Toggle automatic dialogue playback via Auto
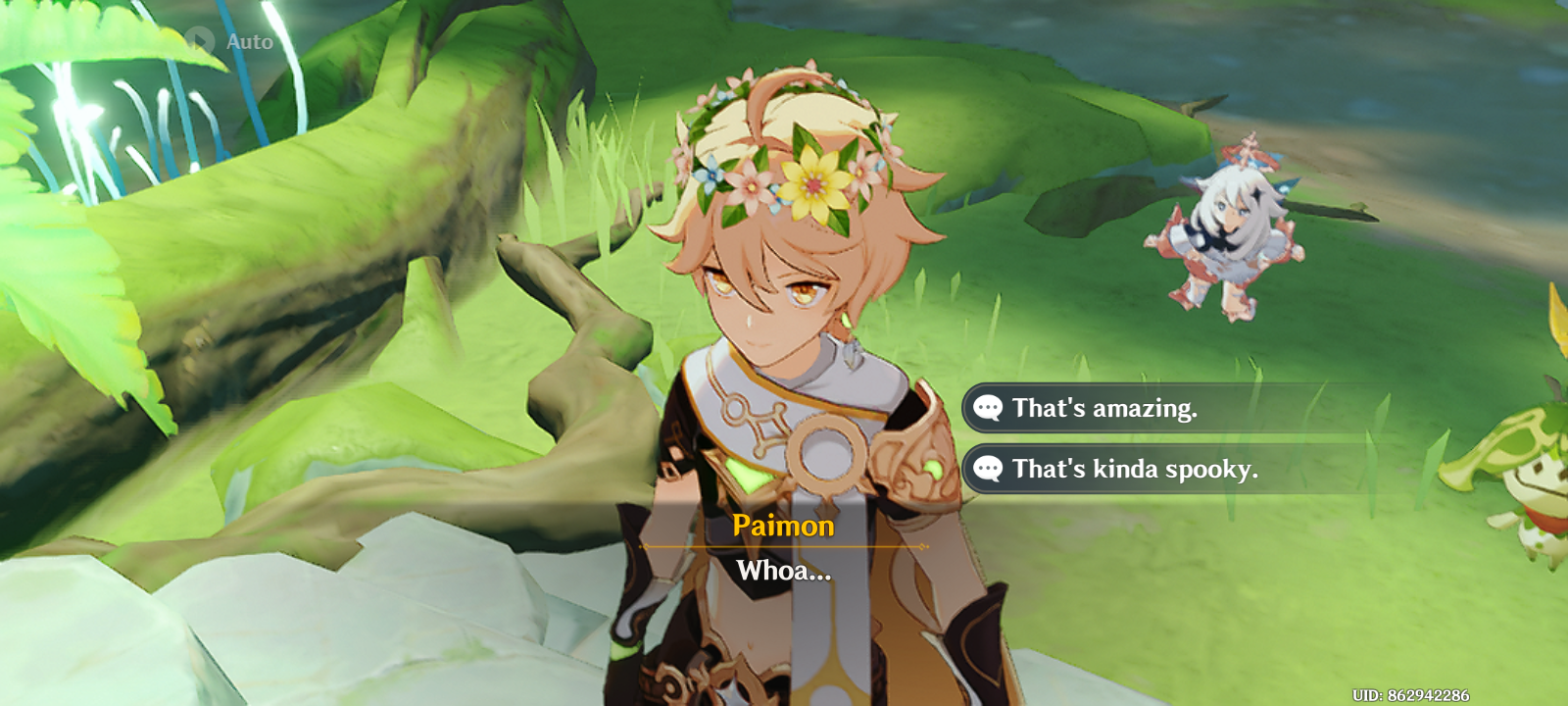 click(x=225, y=41)
